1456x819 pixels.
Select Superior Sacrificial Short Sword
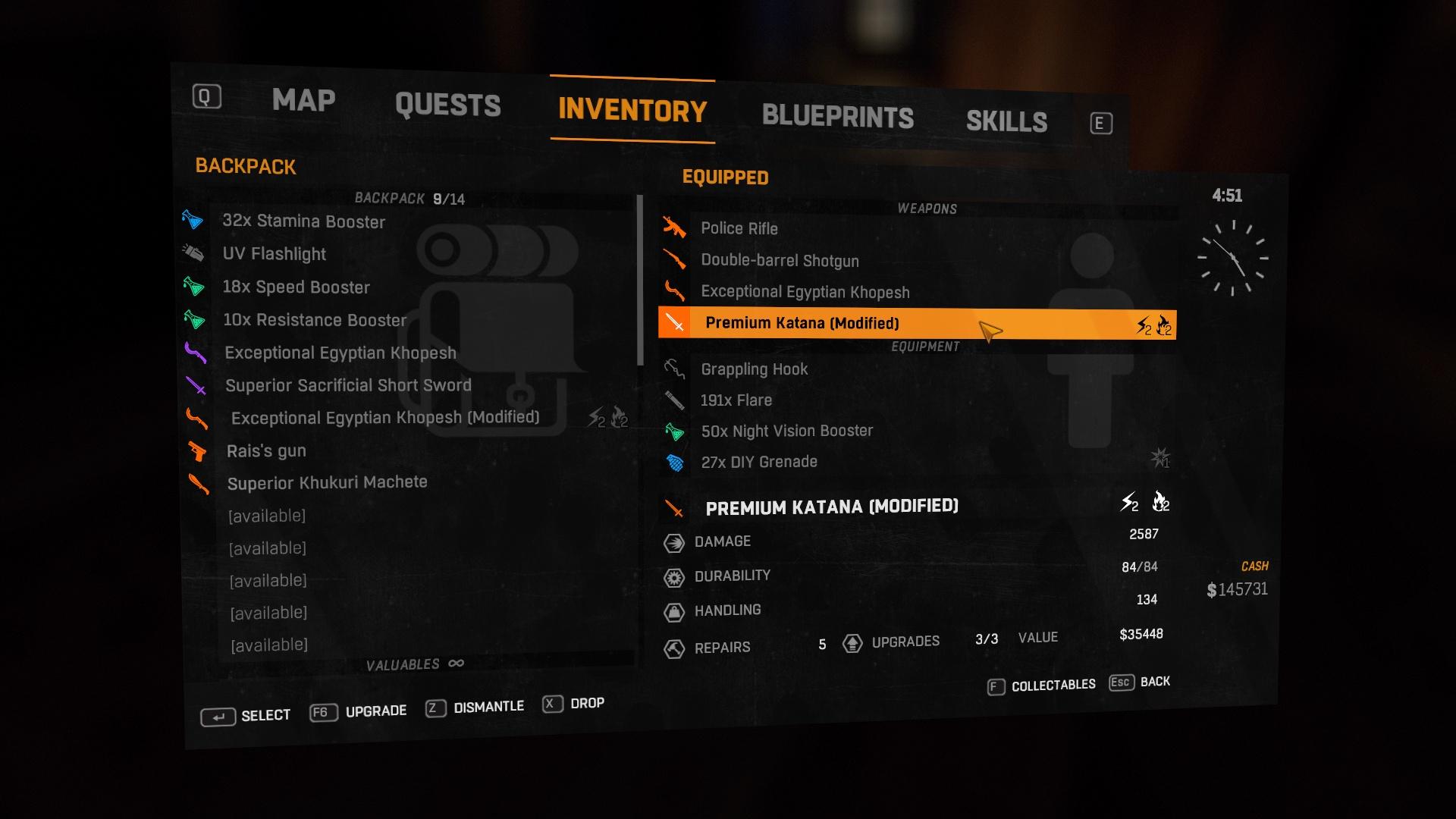coord(348,385)
